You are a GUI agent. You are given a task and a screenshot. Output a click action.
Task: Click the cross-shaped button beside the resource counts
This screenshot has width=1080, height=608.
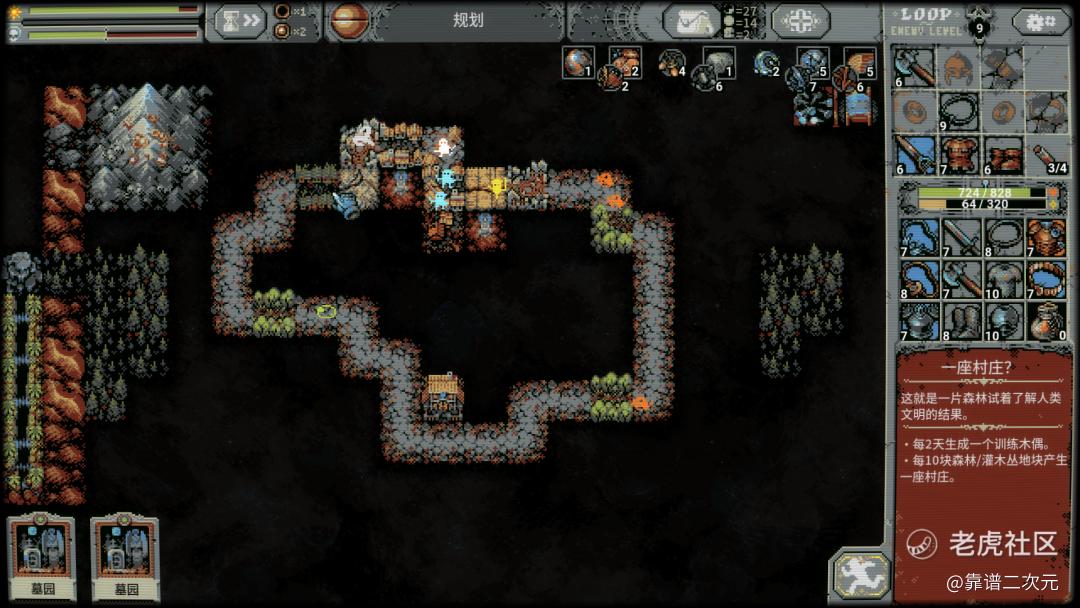(x=800, y=20)
